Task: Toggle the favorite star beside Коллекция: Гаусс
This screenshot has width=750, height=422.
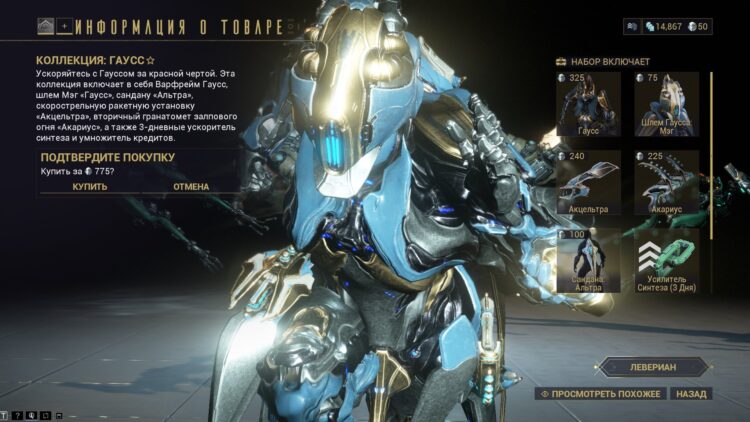Action: tap(151, 60)
